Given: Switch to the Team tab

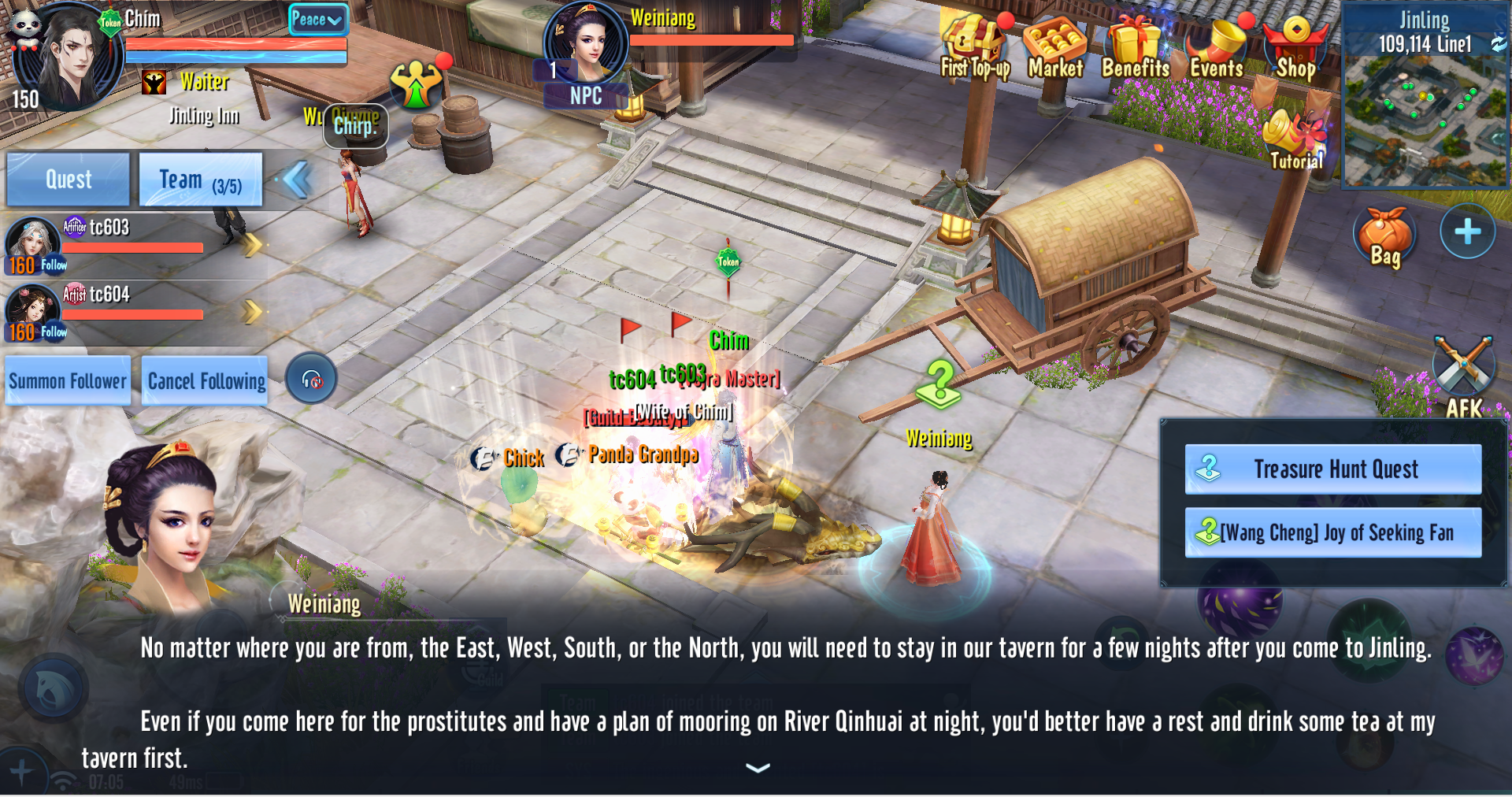Looking at the screenshot, I should 200,180.
